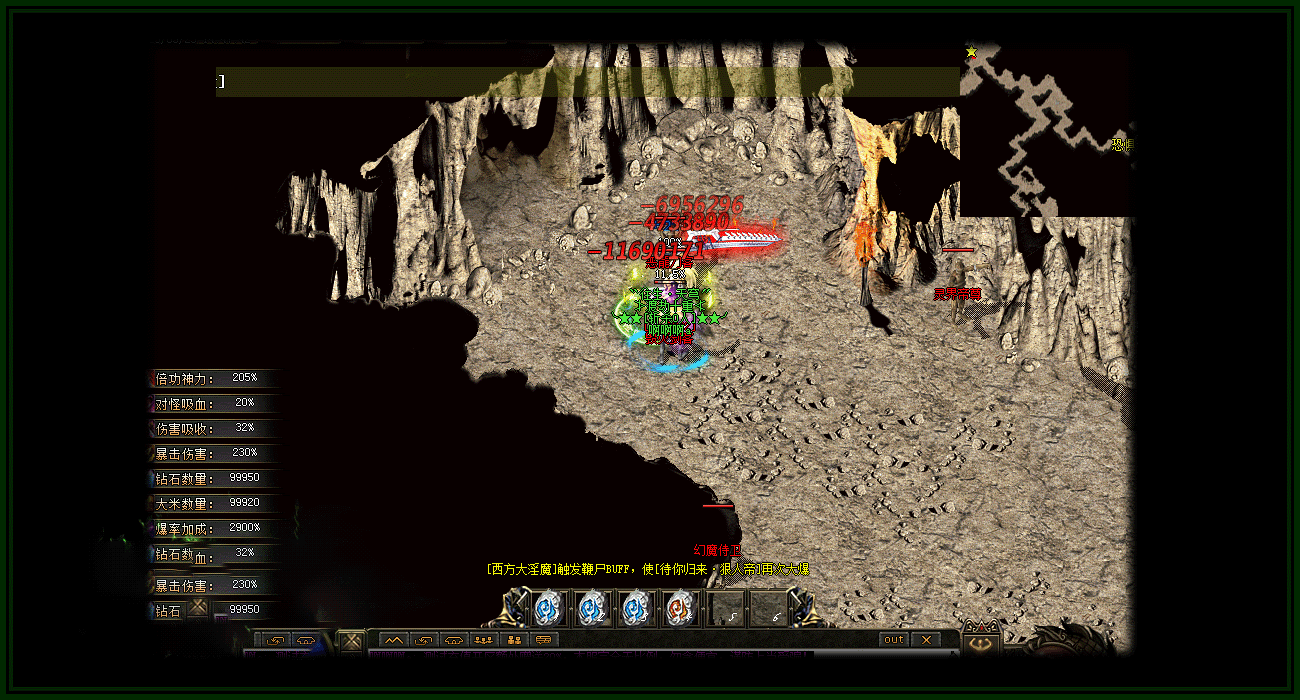Activate the orange swirl skill in the hotbar
The width and height of the screenshot is (1300, 700).
[x=679, y=607]
